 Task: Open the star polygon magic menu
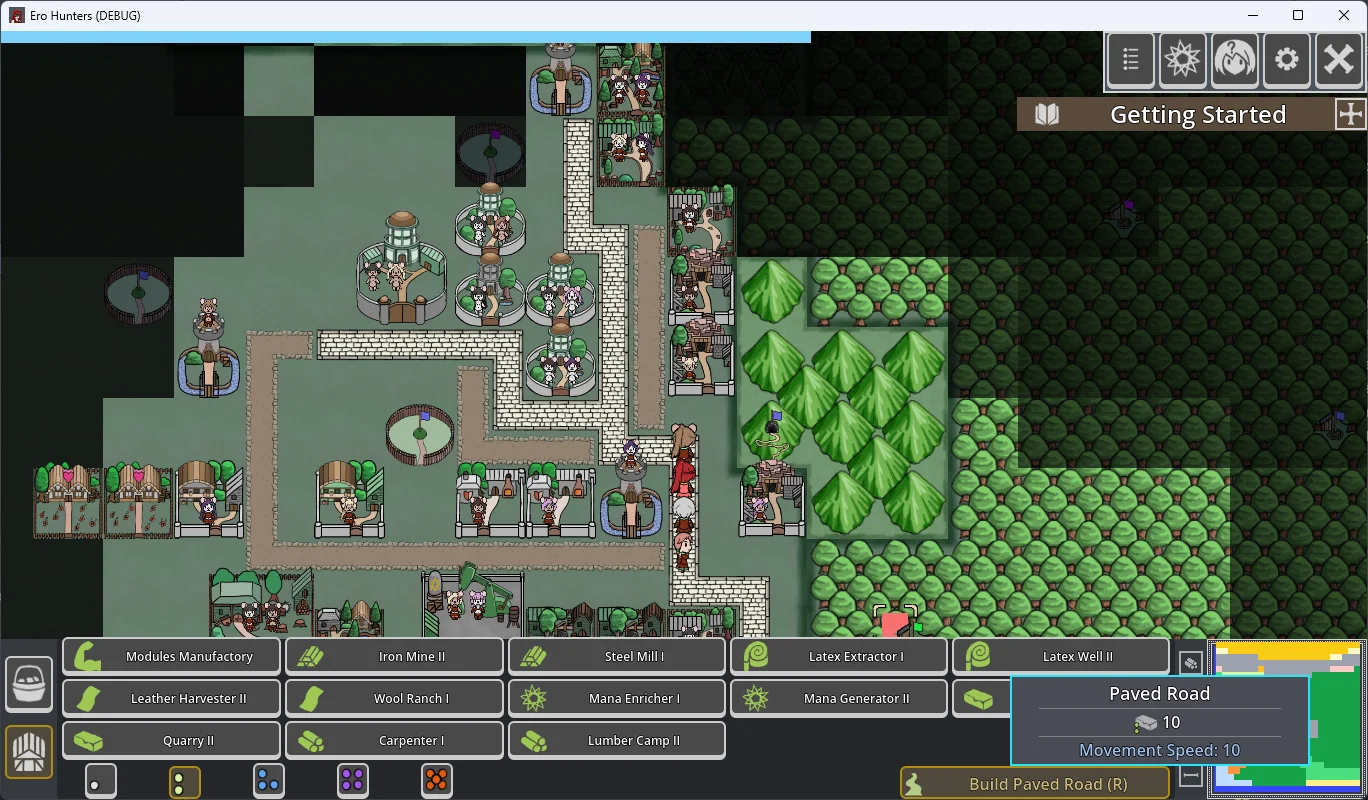point(1183,61)
